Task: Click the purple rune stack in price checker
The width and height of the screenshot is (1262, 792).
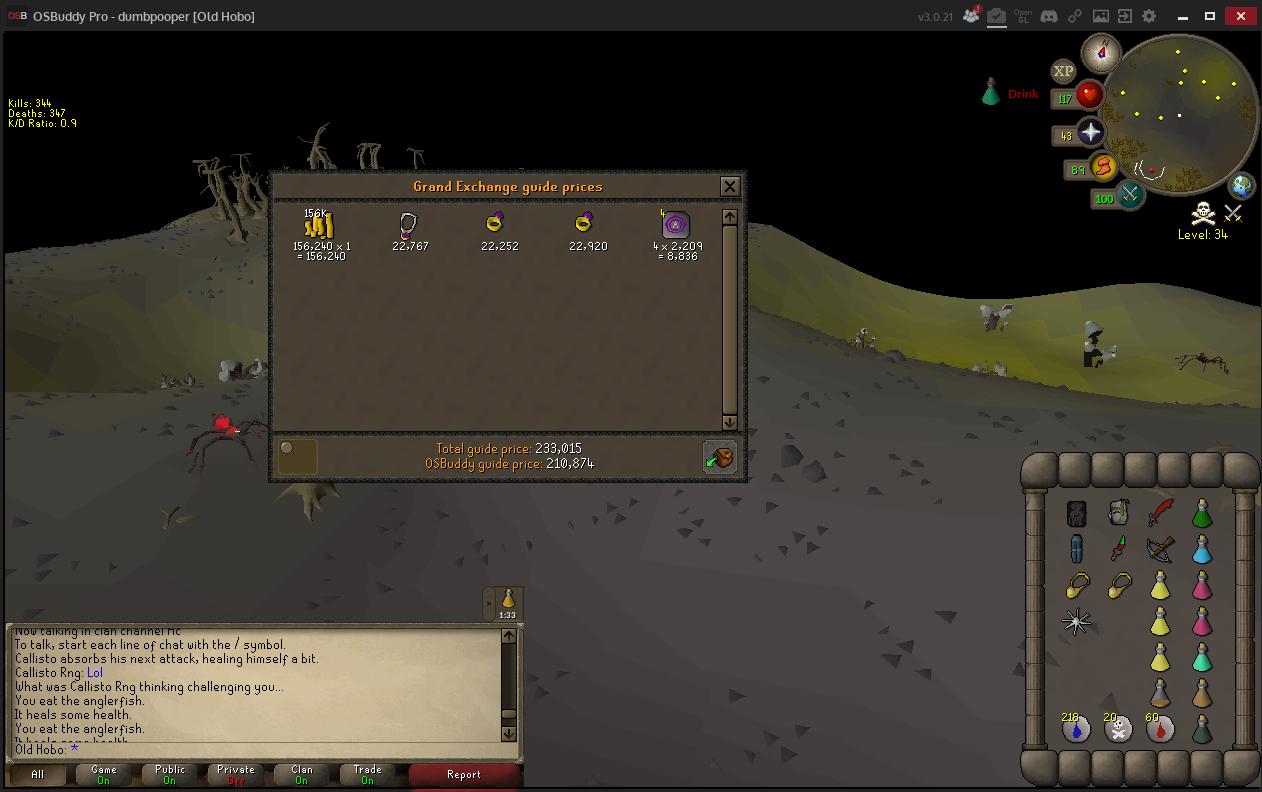Action: pyautogui.click(x=676, y=224)
